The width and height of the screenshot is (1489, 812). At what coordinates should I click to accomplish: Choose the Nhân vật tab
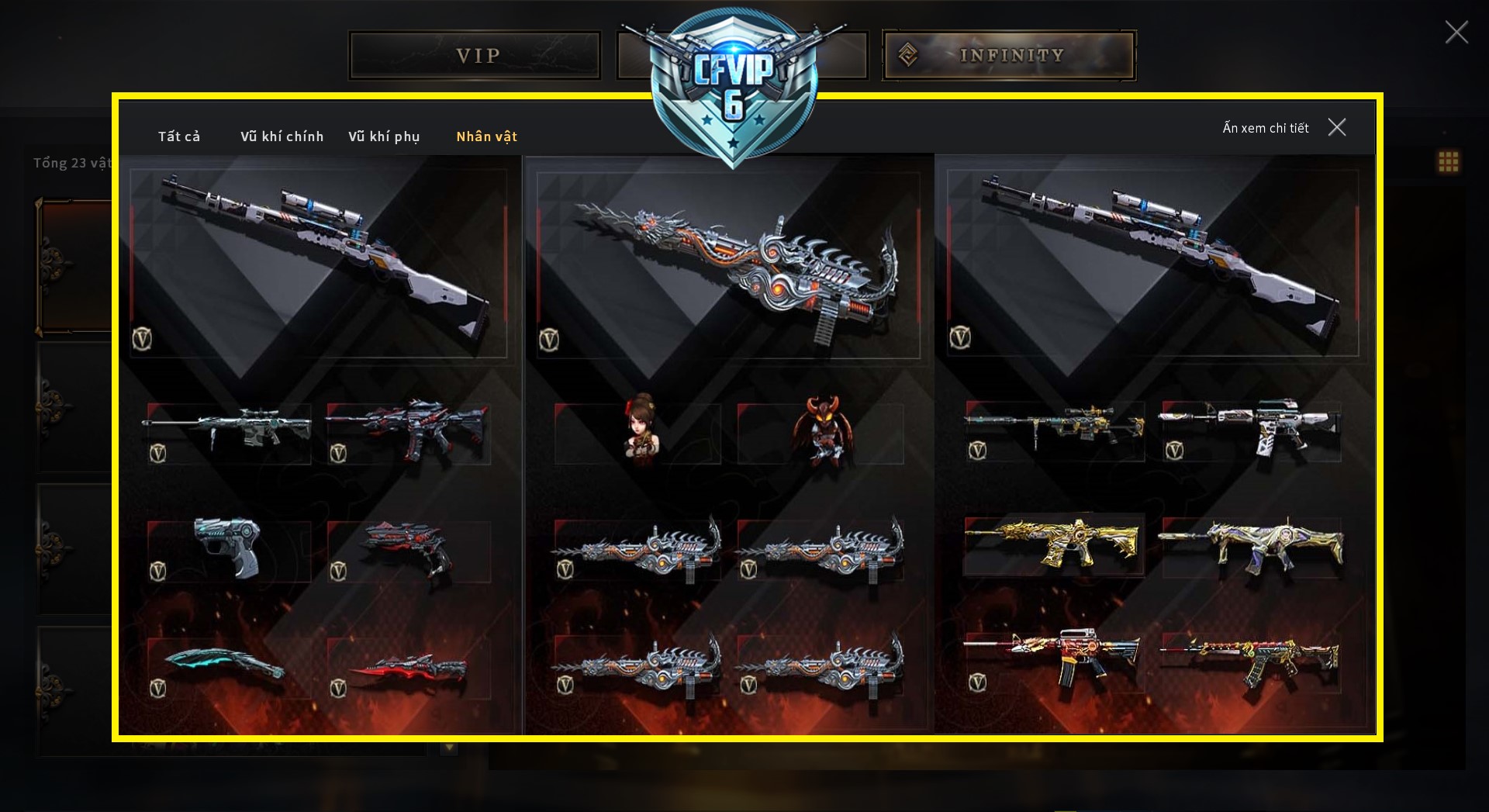tap(486, 136)
